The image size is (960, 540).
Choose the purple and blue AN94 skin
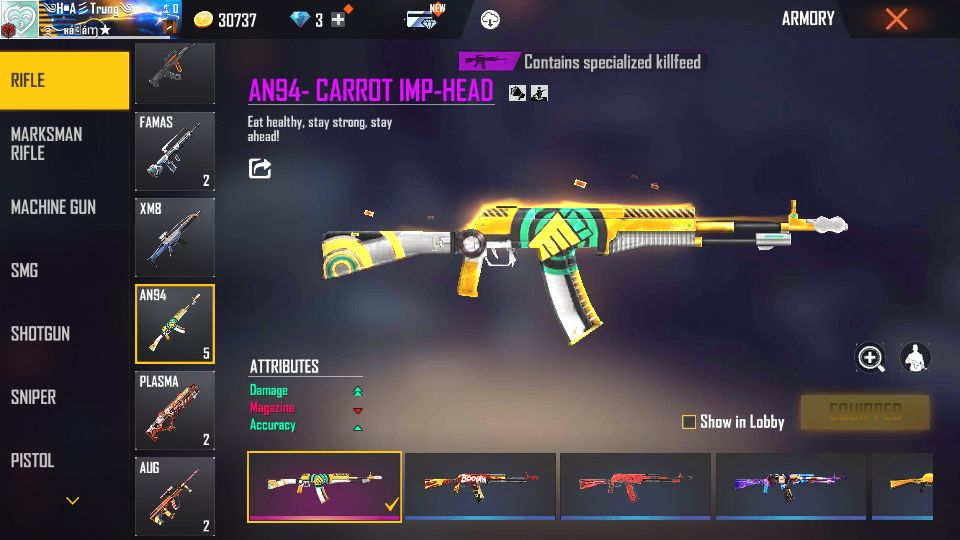[x=791, y=486]
